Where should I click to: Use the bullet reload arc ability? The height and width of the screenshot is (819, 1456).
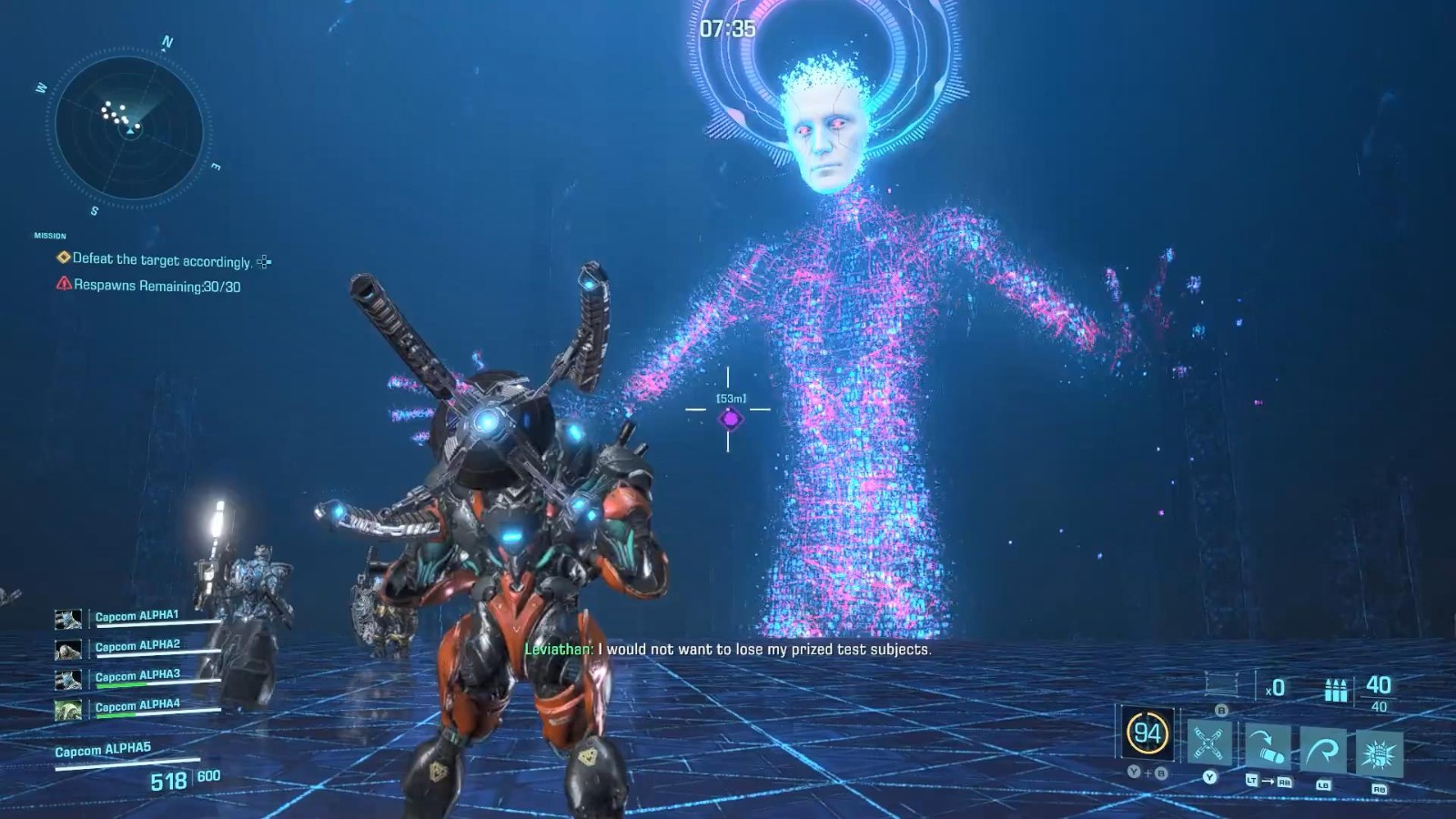(1267, 748)
